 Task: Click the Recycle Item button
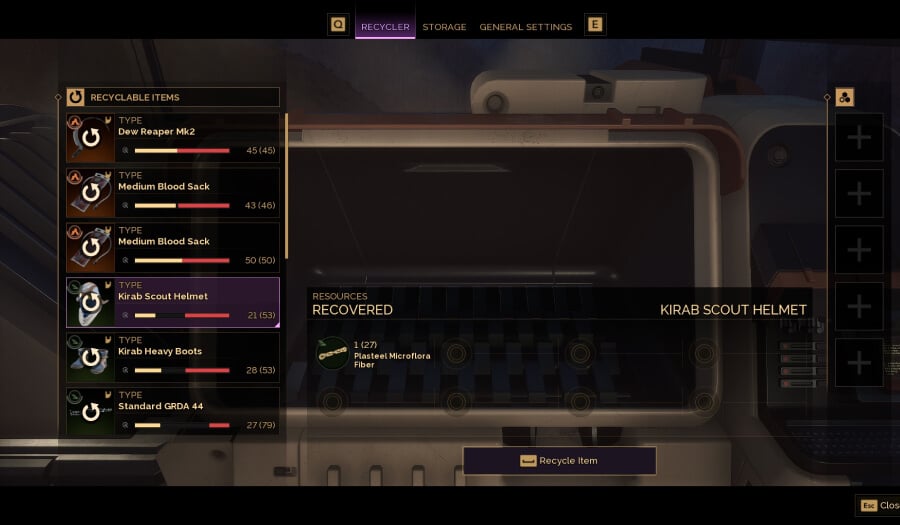559,461
